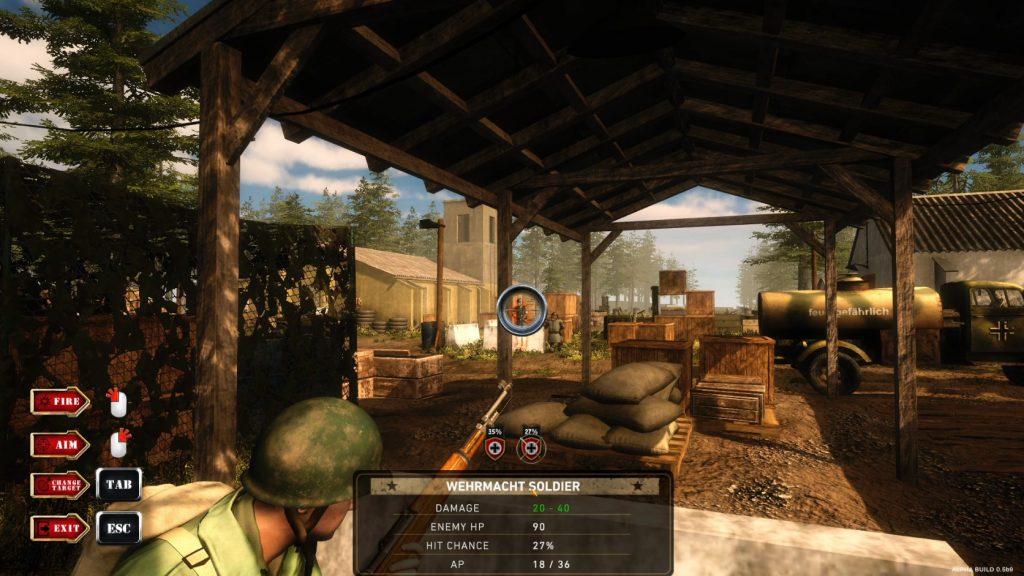Screen dimensions: 1024x576
Task: Click the circular target reticle on the enemy
Action: (x=522, y=309)
